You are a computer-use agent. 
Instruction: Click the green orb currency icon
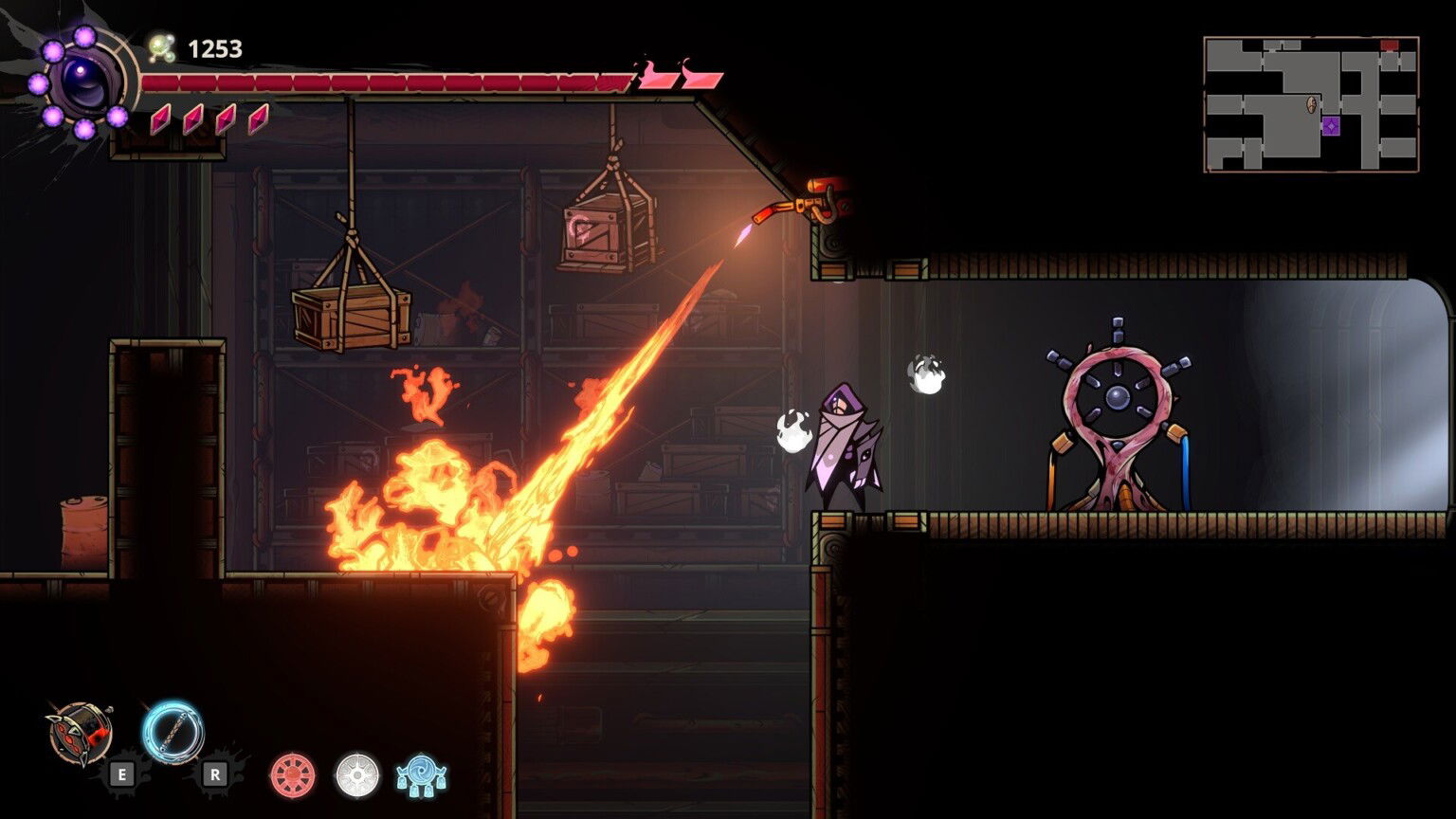pyautogui.click(x=162, y=47)
